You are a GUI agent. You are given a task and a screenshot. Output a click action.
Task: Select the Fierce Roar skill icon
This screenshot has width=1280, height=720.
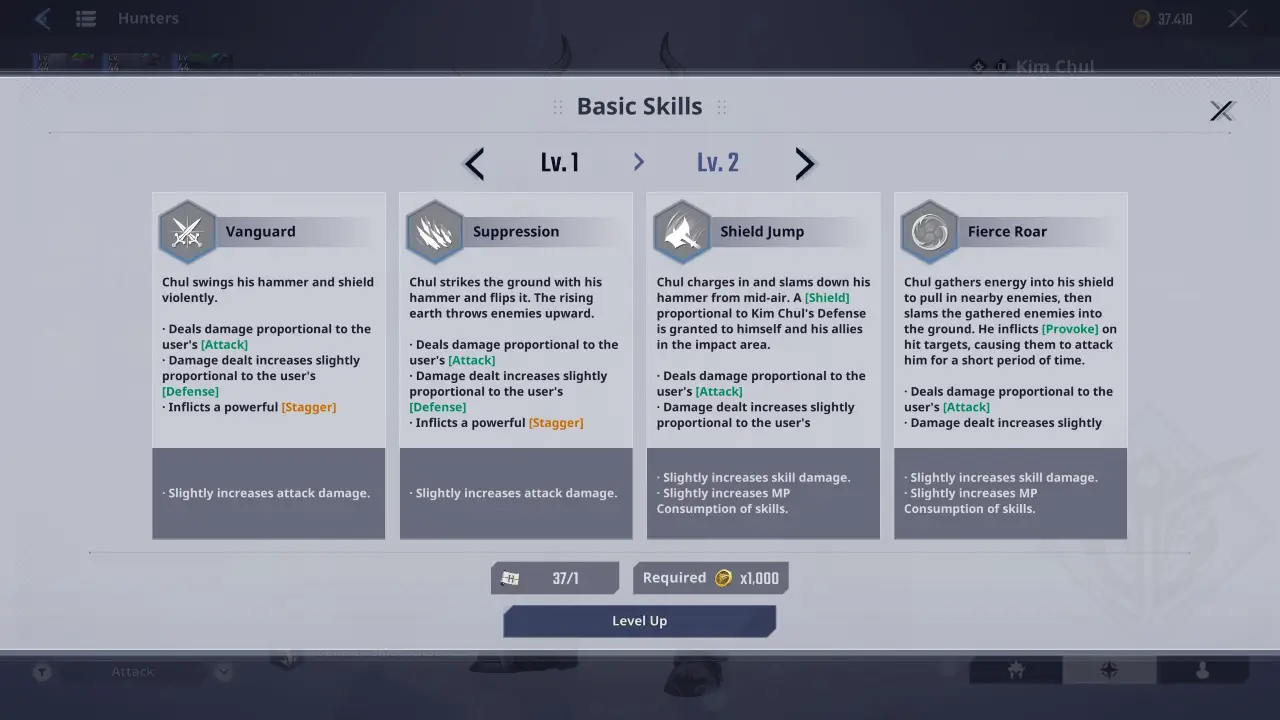pyautogui.click(x=929, y=231)
